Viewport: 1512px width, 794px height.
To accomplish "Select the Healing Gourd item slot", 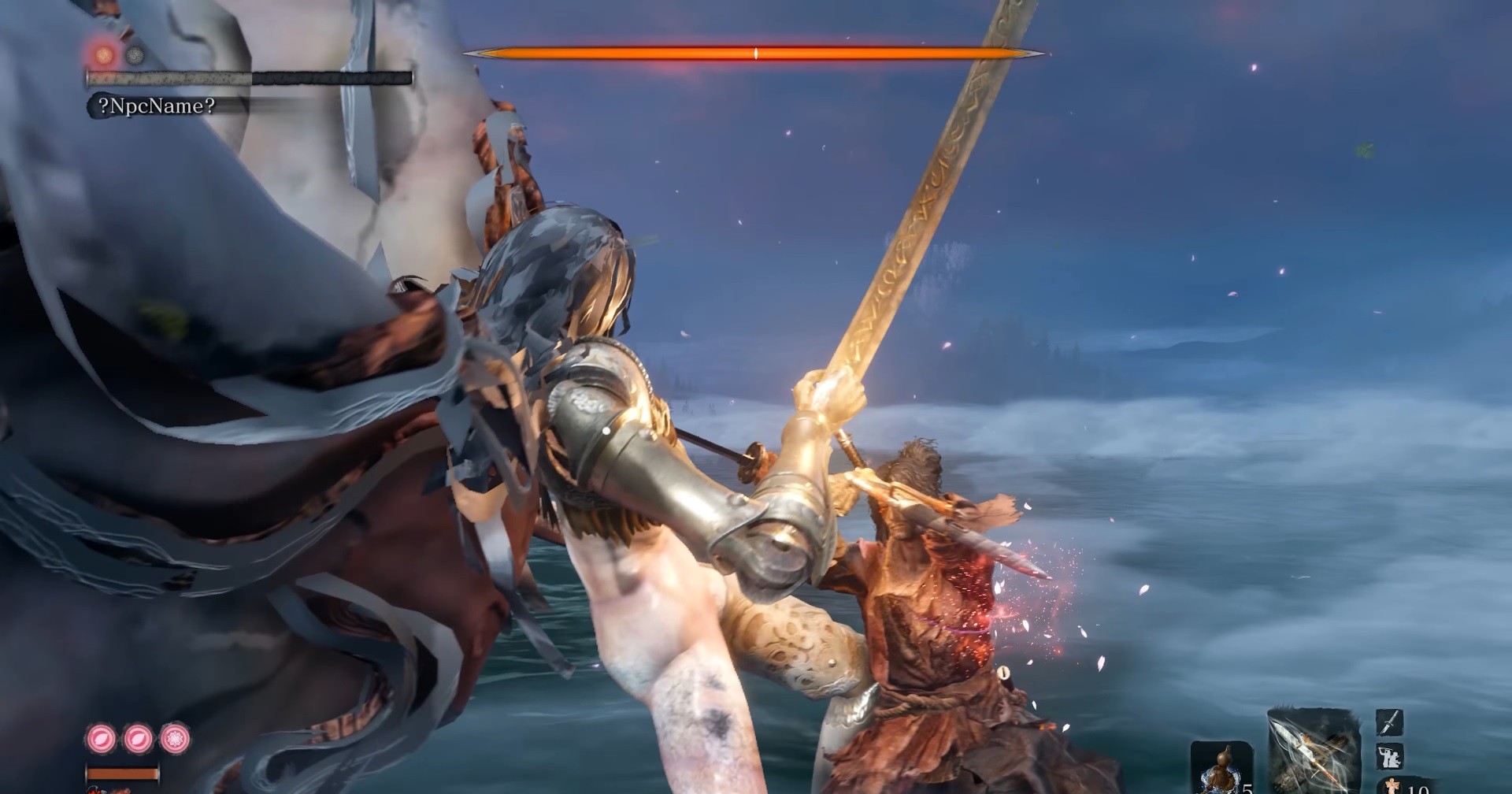I will [1219, 769].
